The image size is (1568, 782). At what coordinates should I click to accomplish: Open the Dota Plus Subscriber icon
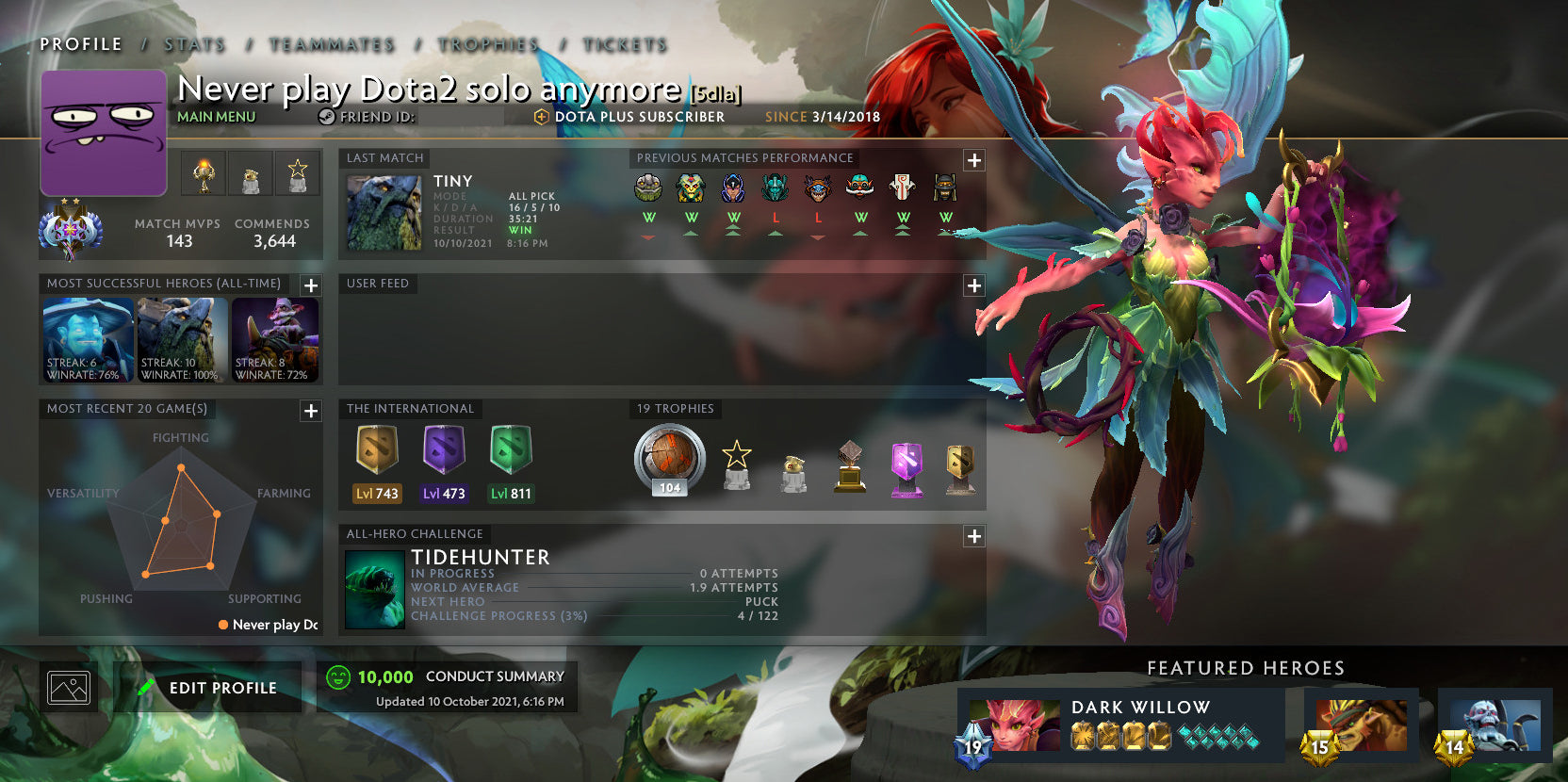(x=541, y=117)
